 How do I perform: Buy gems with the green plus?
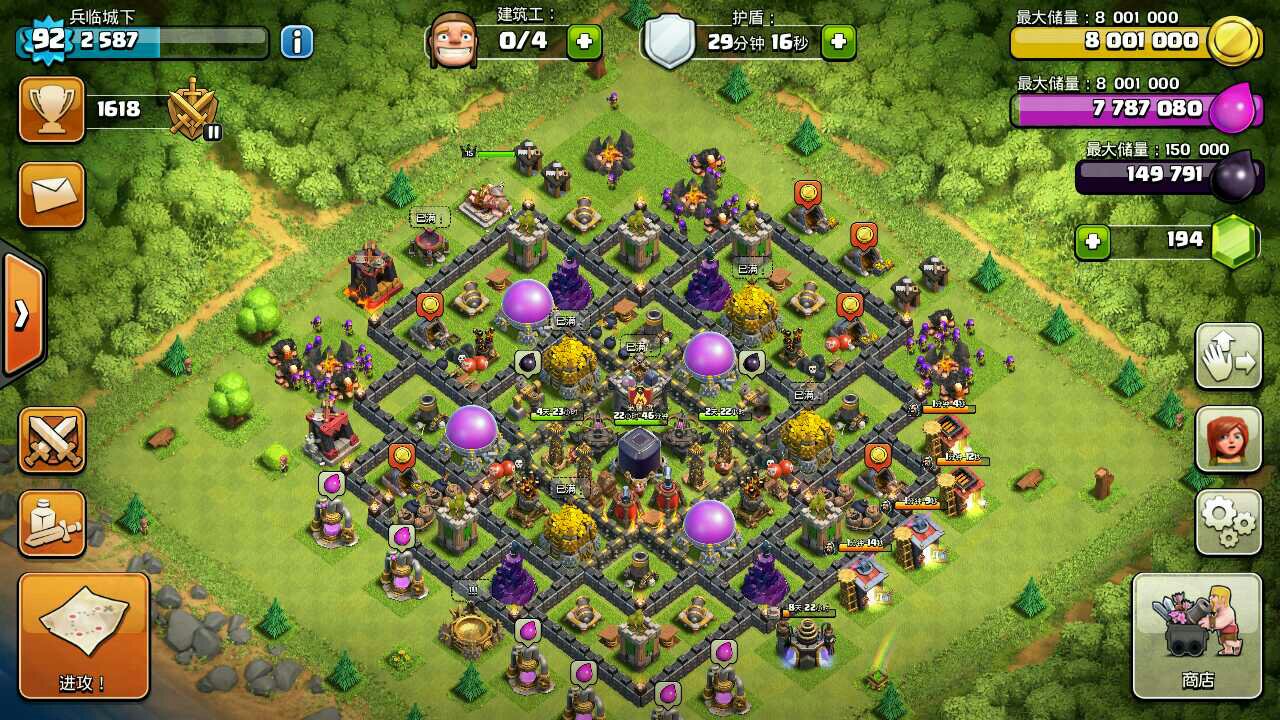(x=1092, y=241)
